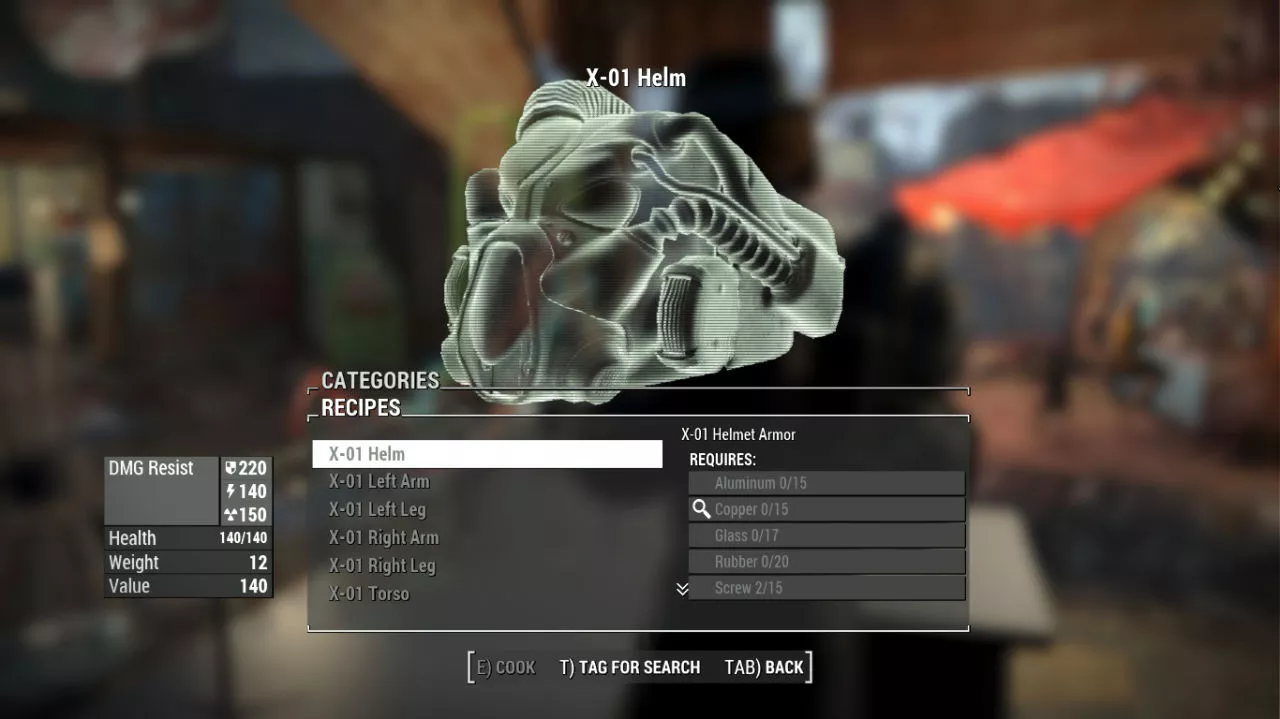Screen dimensions: 1280x719
Task: Choose the Rubber 0/20 component row
Action: coord(826,561)
